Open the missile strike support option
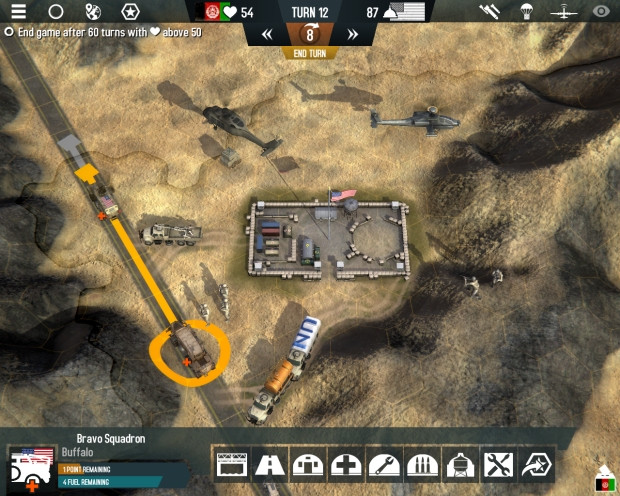Viewport: 620px width, 496px height. click(489, 12)
